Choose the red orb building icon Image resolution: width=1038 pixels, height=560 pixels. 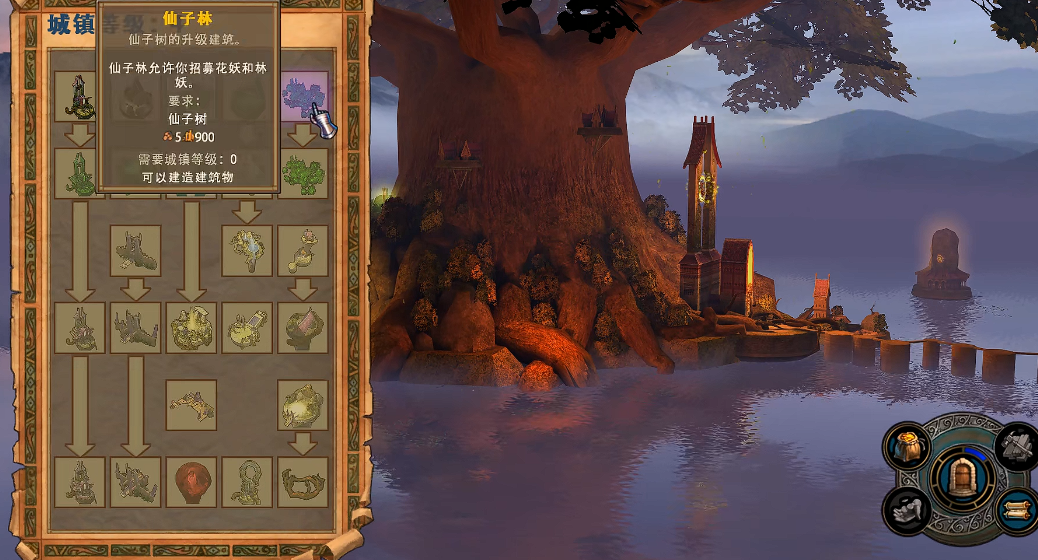click(x=191, y=482)
